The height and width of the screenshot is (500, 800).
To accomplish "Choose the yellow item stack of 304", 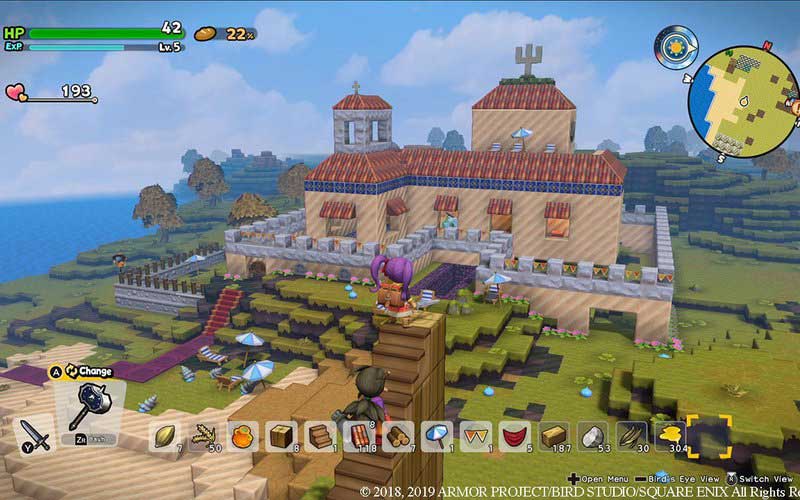I will 669,436.
